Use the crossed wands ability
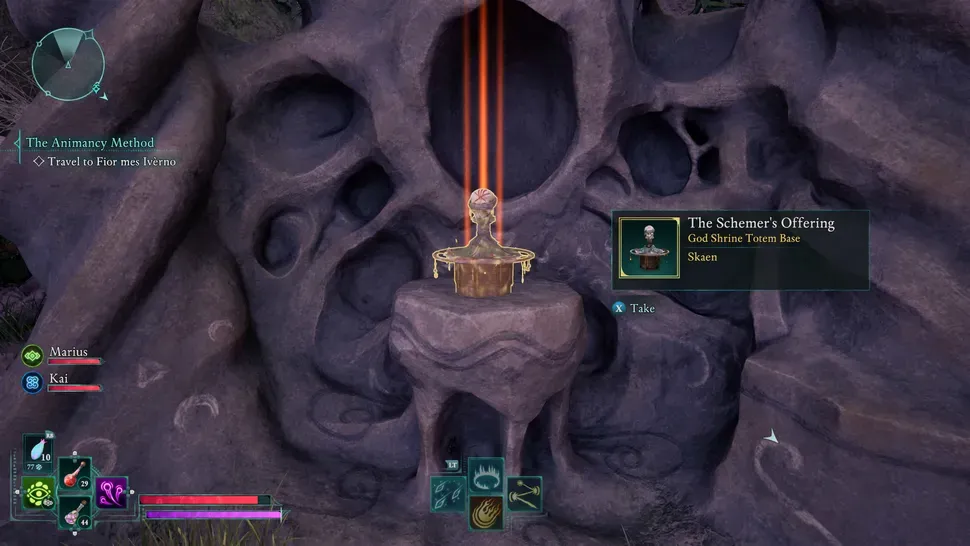The width and height of the screenshot is (970, 546). [x=523, y=493]
